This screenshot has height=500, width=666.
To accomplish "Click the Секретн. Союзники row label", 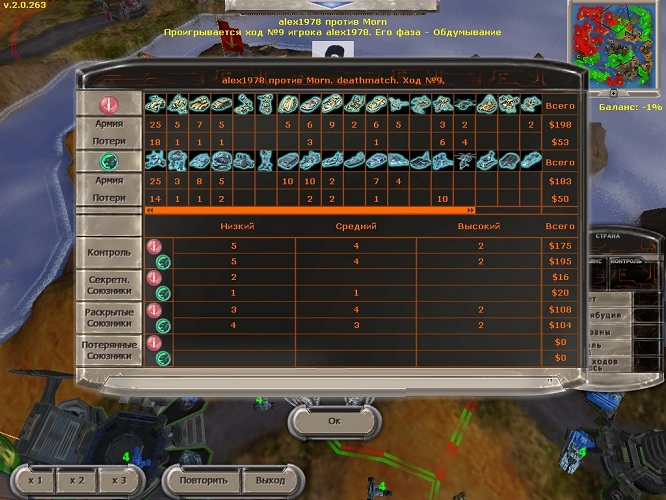I will (108, 283).
